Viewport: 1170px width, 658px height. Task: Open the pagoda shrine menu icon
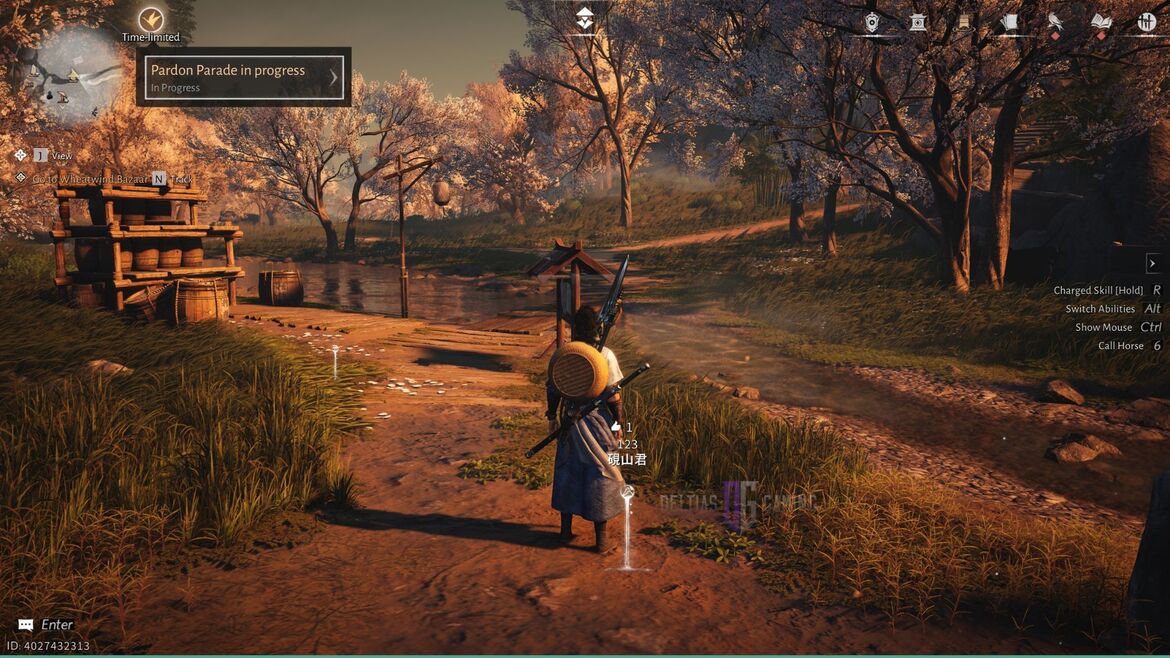918,22
